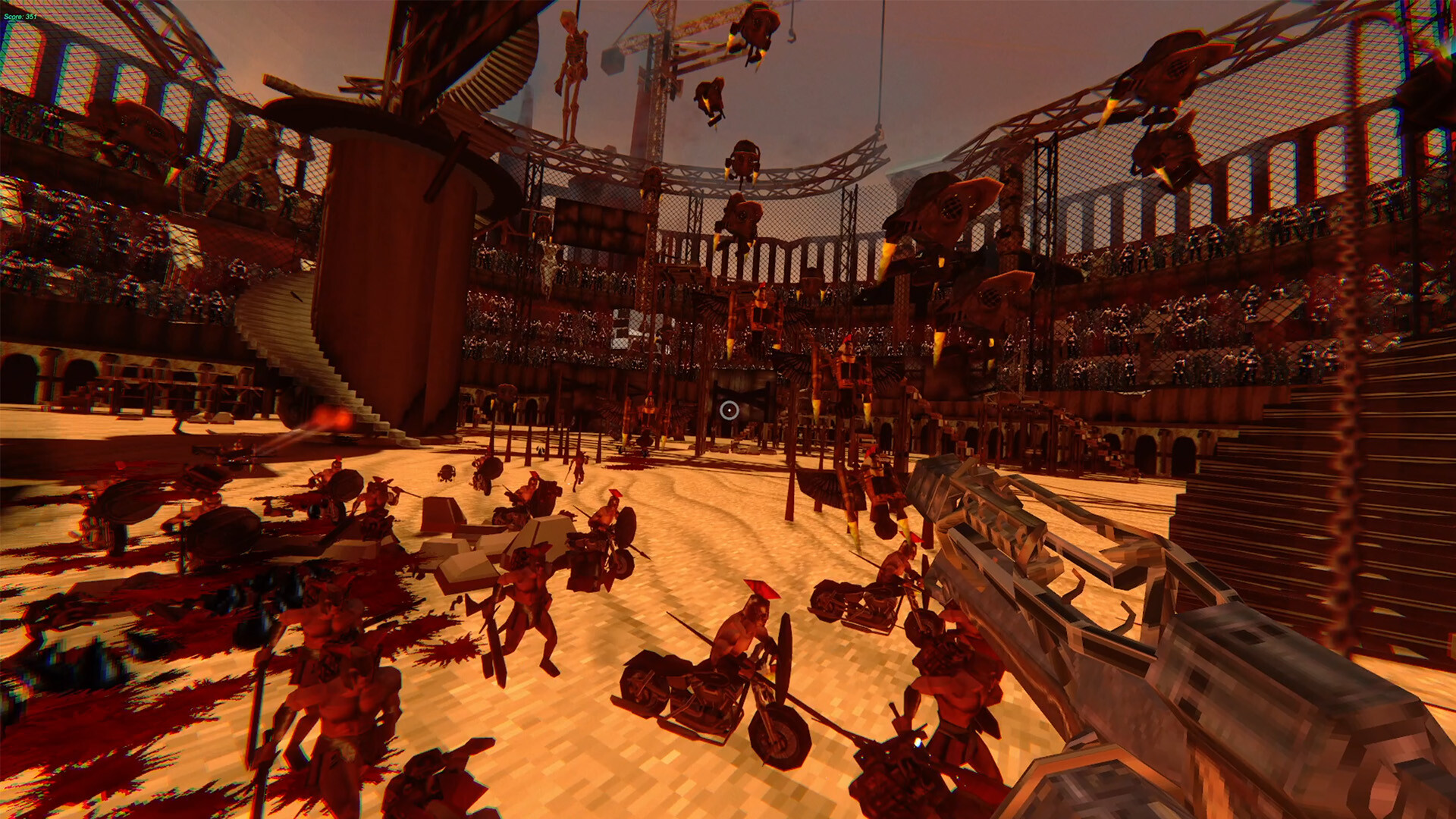Click the white center dot of the reticle
1456x819 pixels.
pyautogui.click(x=730, y=410)
